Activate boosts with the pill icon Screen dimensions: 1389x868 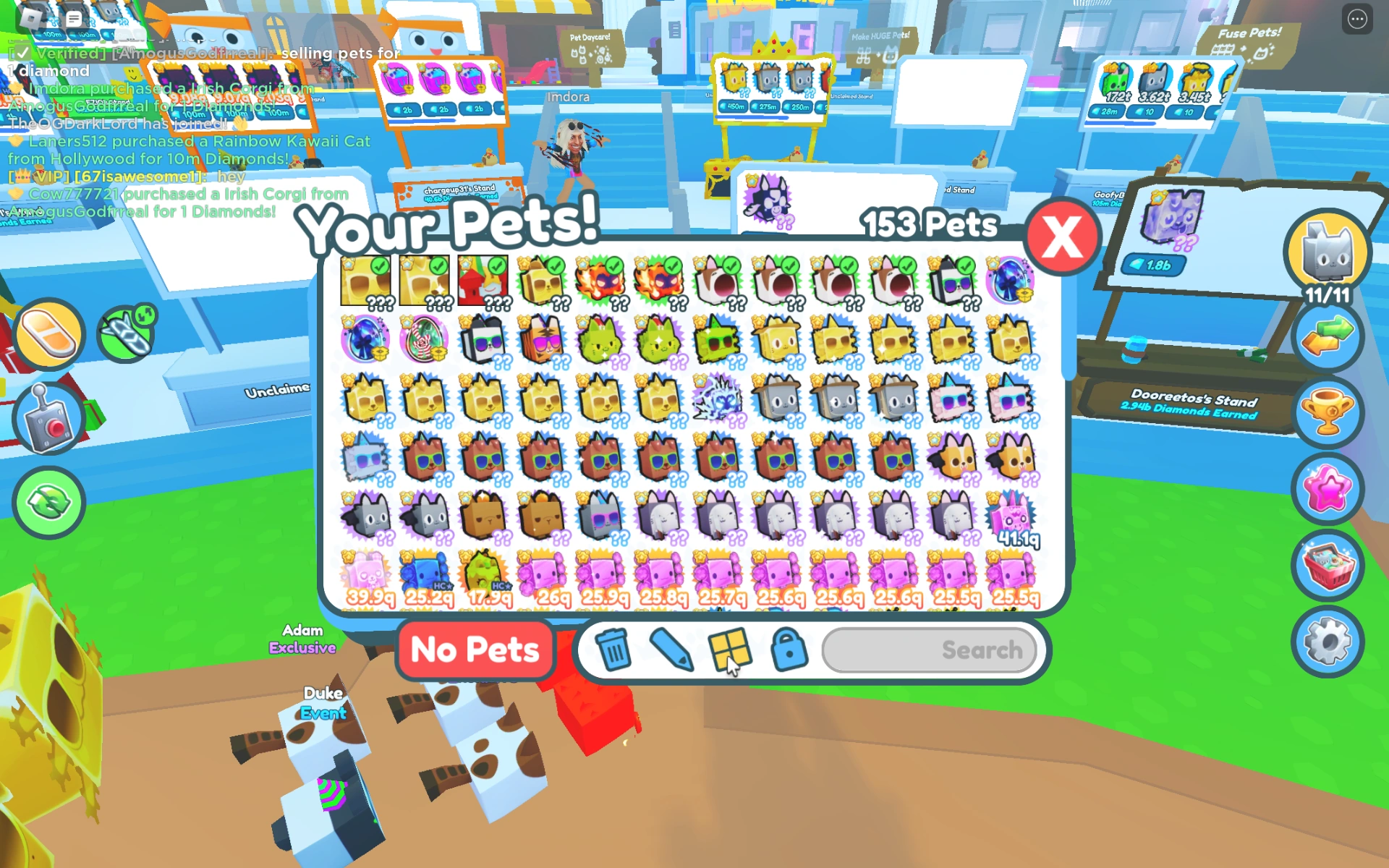[48, 333]
